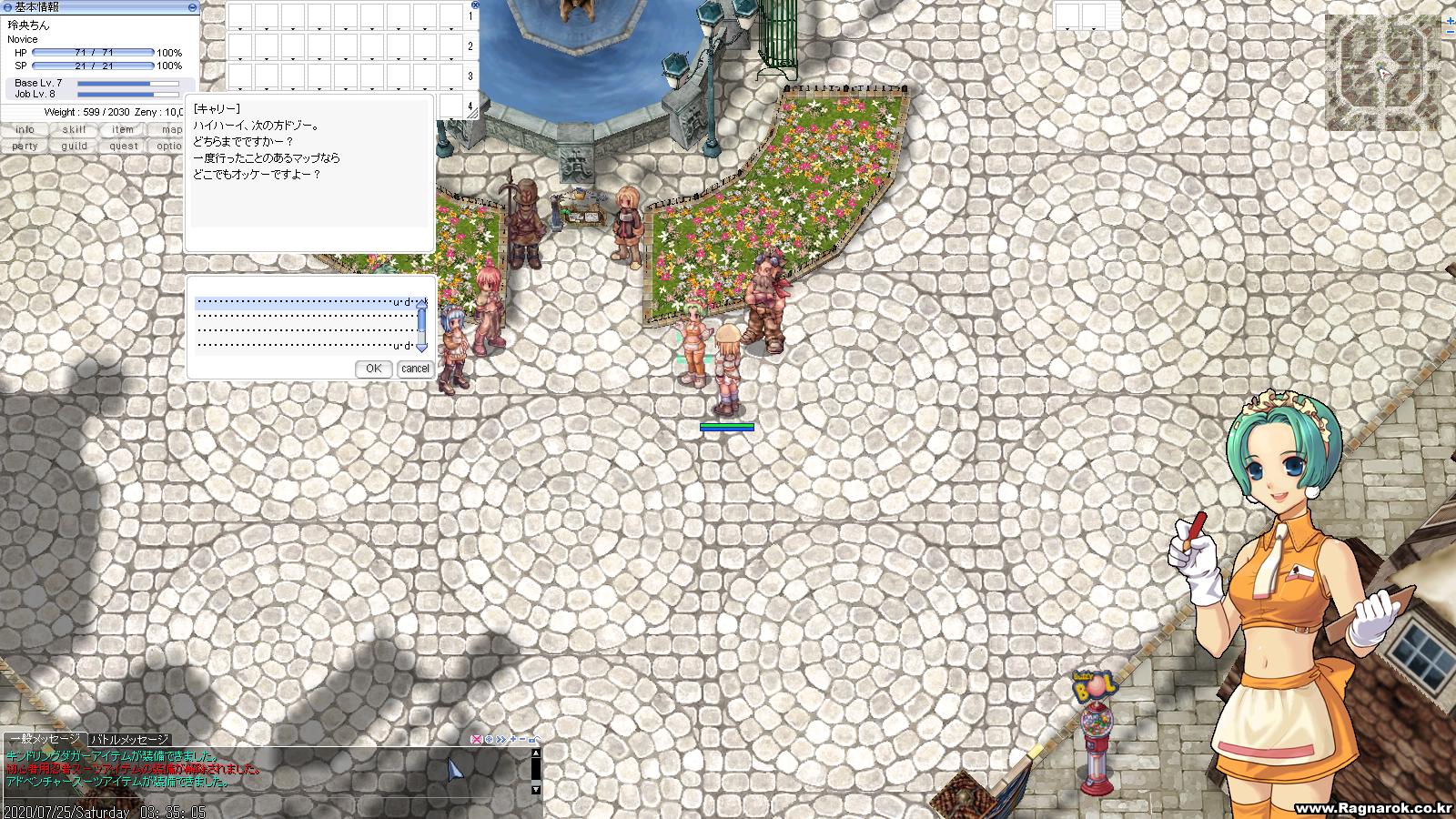Open the info window
Viewport: 1456px width, 819px height.
coord(25,130)
